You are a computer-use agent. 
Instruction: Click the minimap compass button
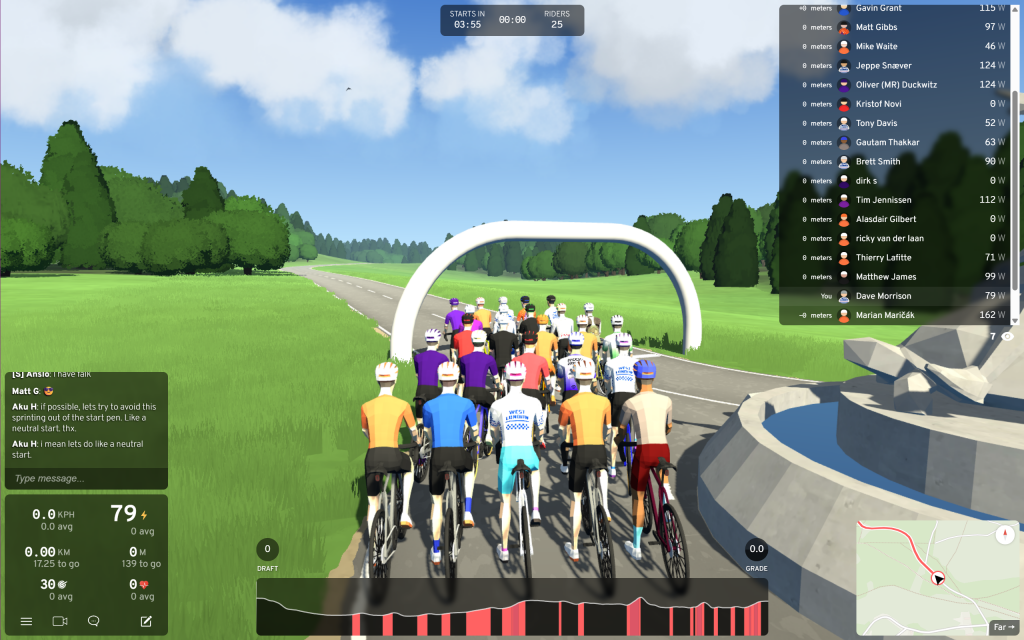1004,534
